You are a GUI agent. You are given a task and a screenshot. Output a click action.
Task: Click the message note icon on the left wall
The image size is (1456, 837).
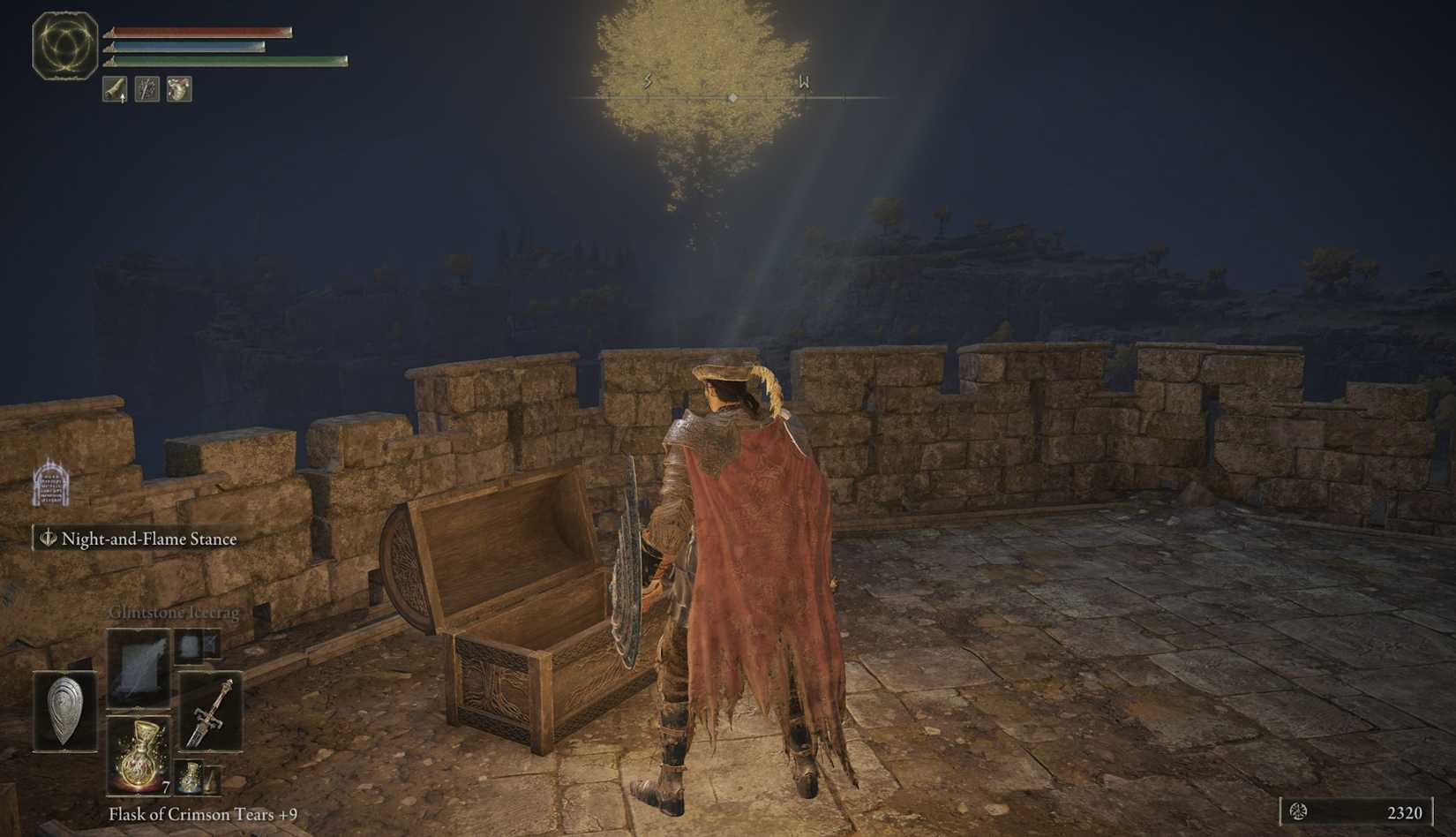tap(50, 486)
